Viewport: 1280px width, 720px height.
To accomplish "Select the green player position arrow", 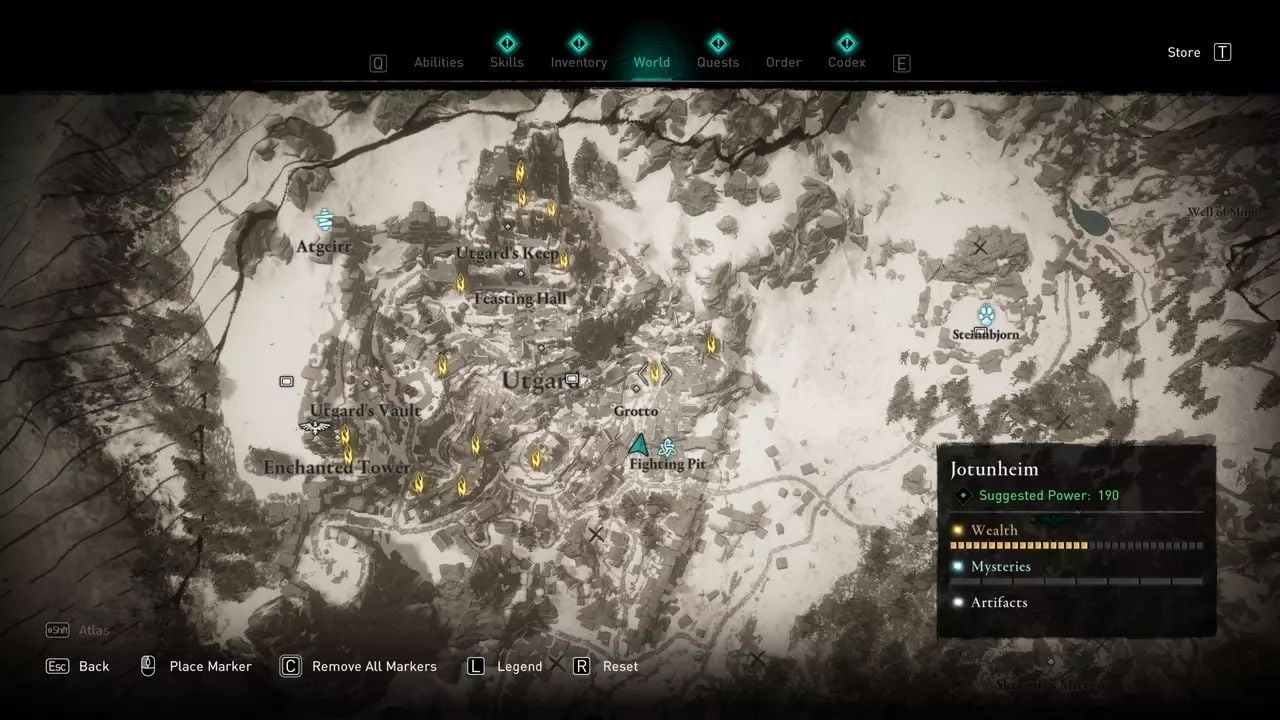I will pos(638,444).
